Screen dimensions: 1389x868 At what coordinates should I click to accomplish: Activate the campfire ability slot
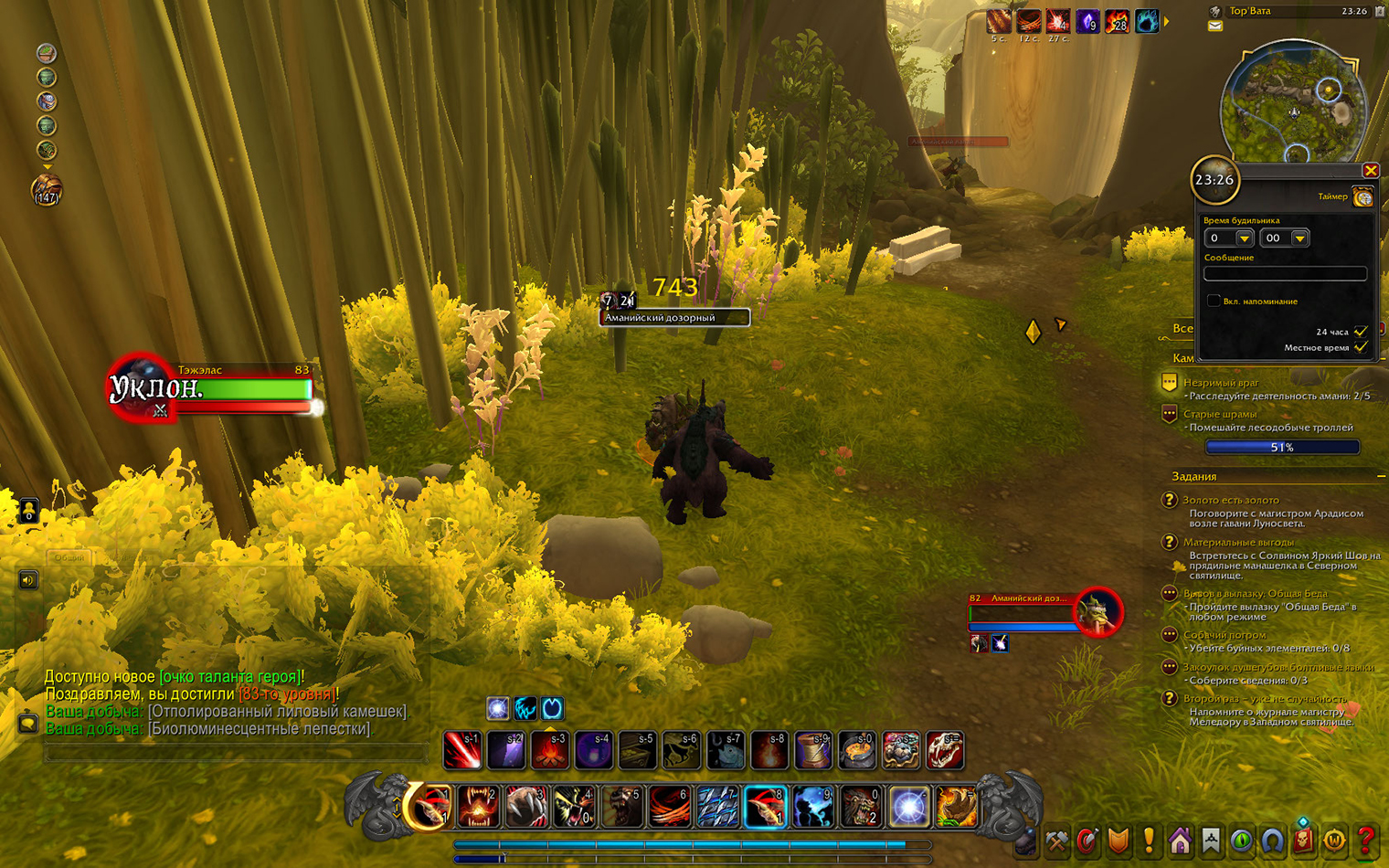pyautogui.click(x=550, y=750)
